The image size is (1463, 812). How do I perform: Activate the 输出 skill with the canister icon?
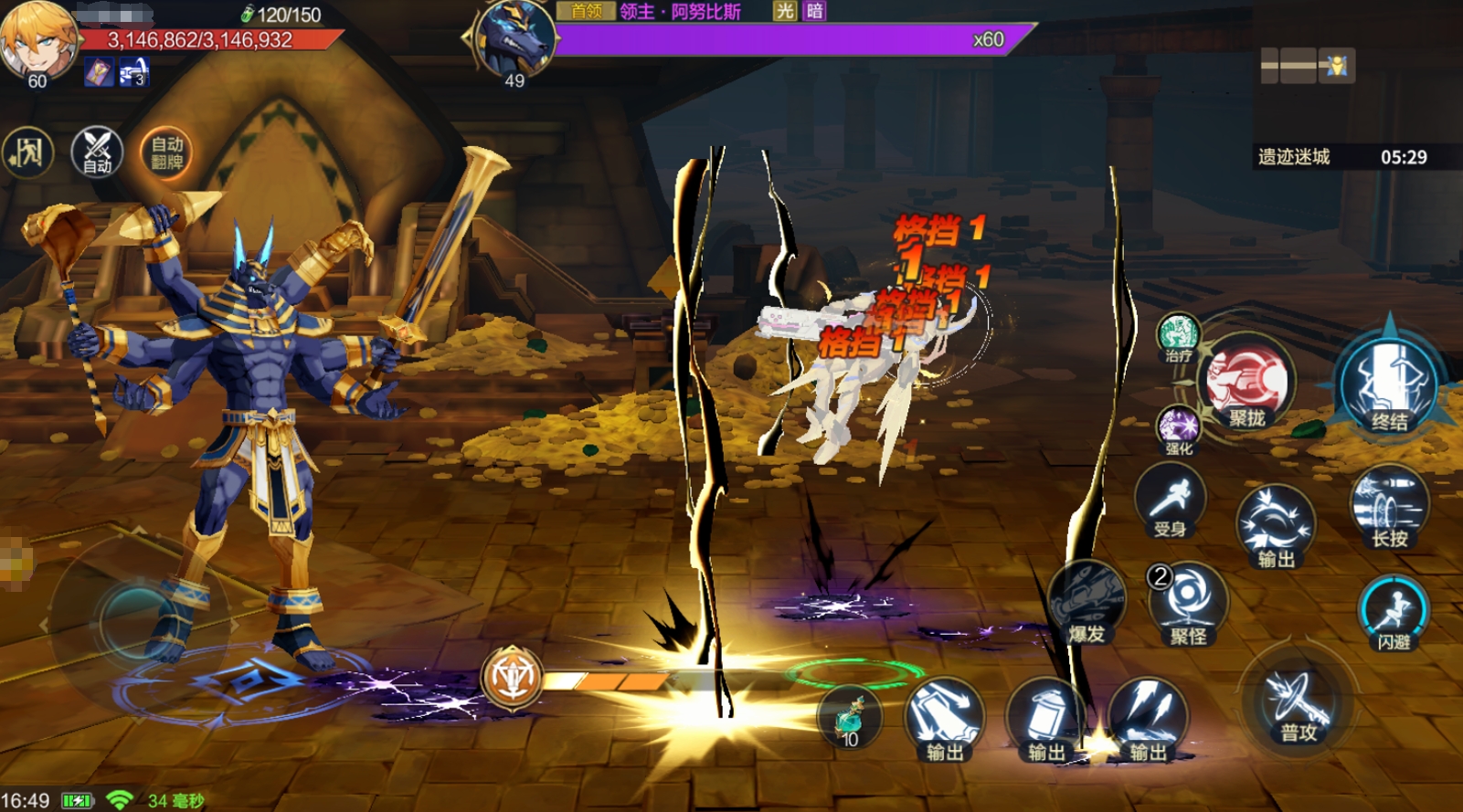coord(1046,719)
